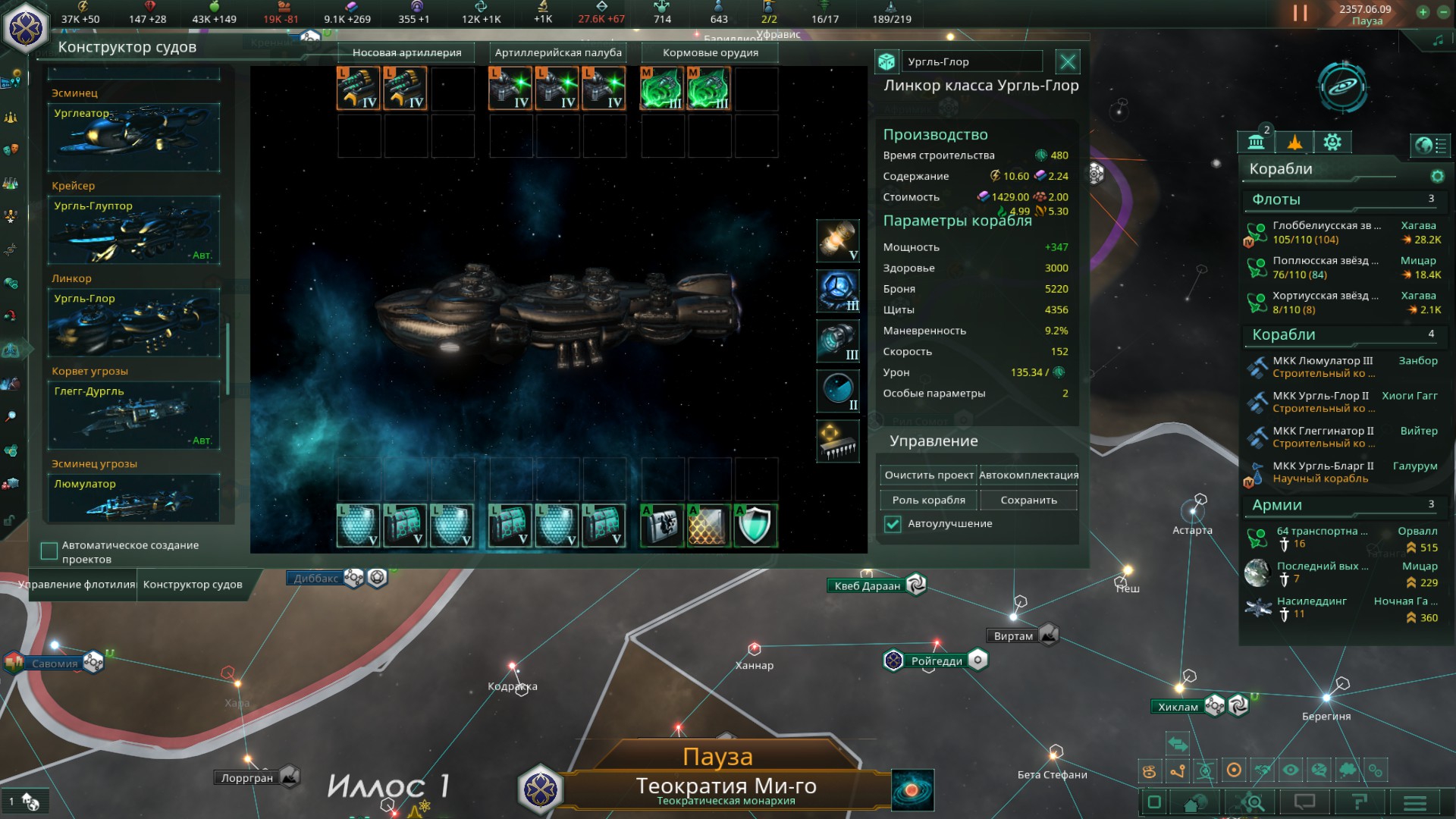Click the Очистить проект button
This screenshot has height=819, width=1456.
928,475
